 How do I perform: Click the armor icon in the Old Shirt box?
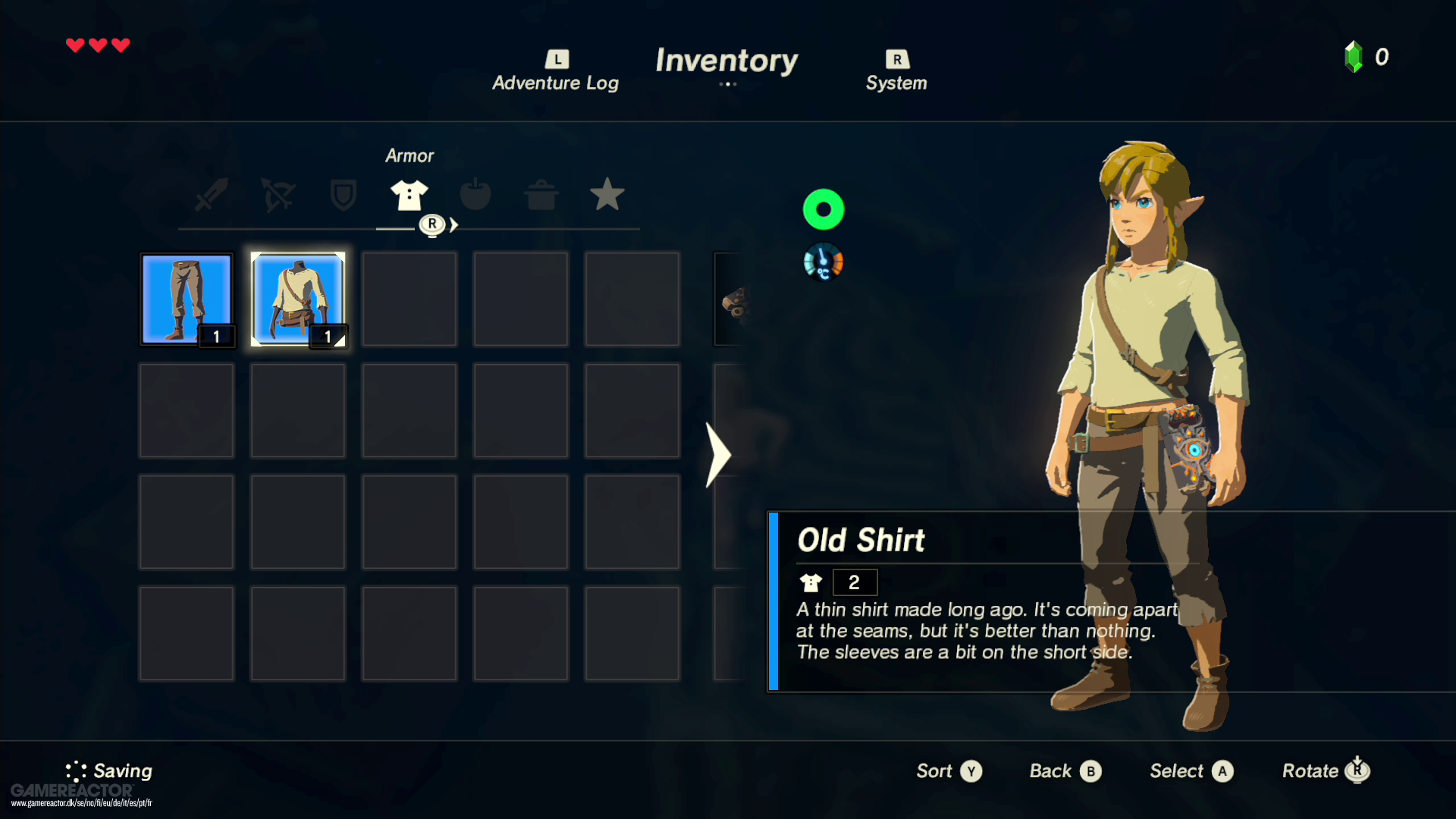coord(811,582)
